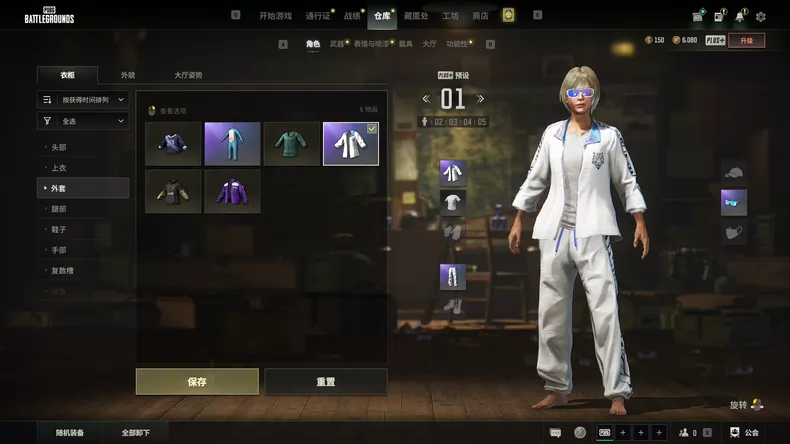Click the 随机装备 random equip button

pyautogui.click(x=69, y=433)
